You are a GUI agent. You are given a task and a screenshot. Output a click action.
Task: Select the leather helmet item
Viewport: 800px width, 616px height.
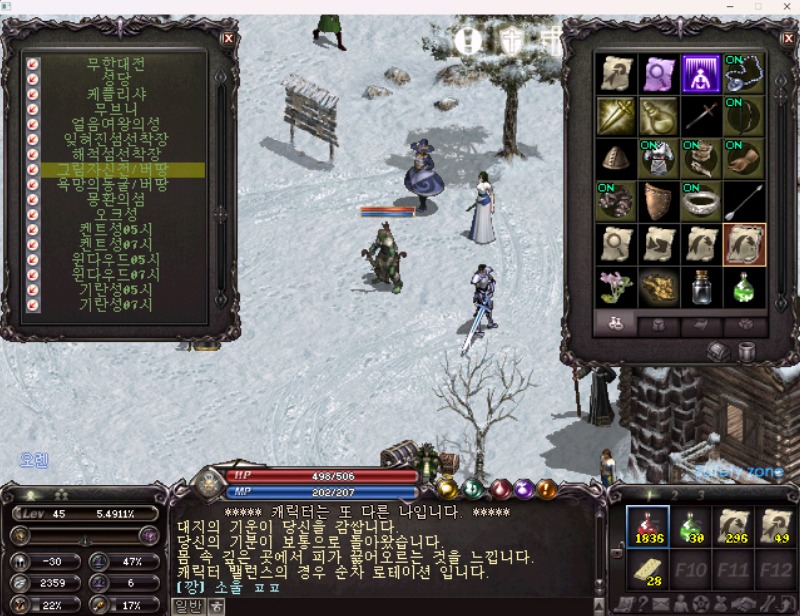point(616,158)
